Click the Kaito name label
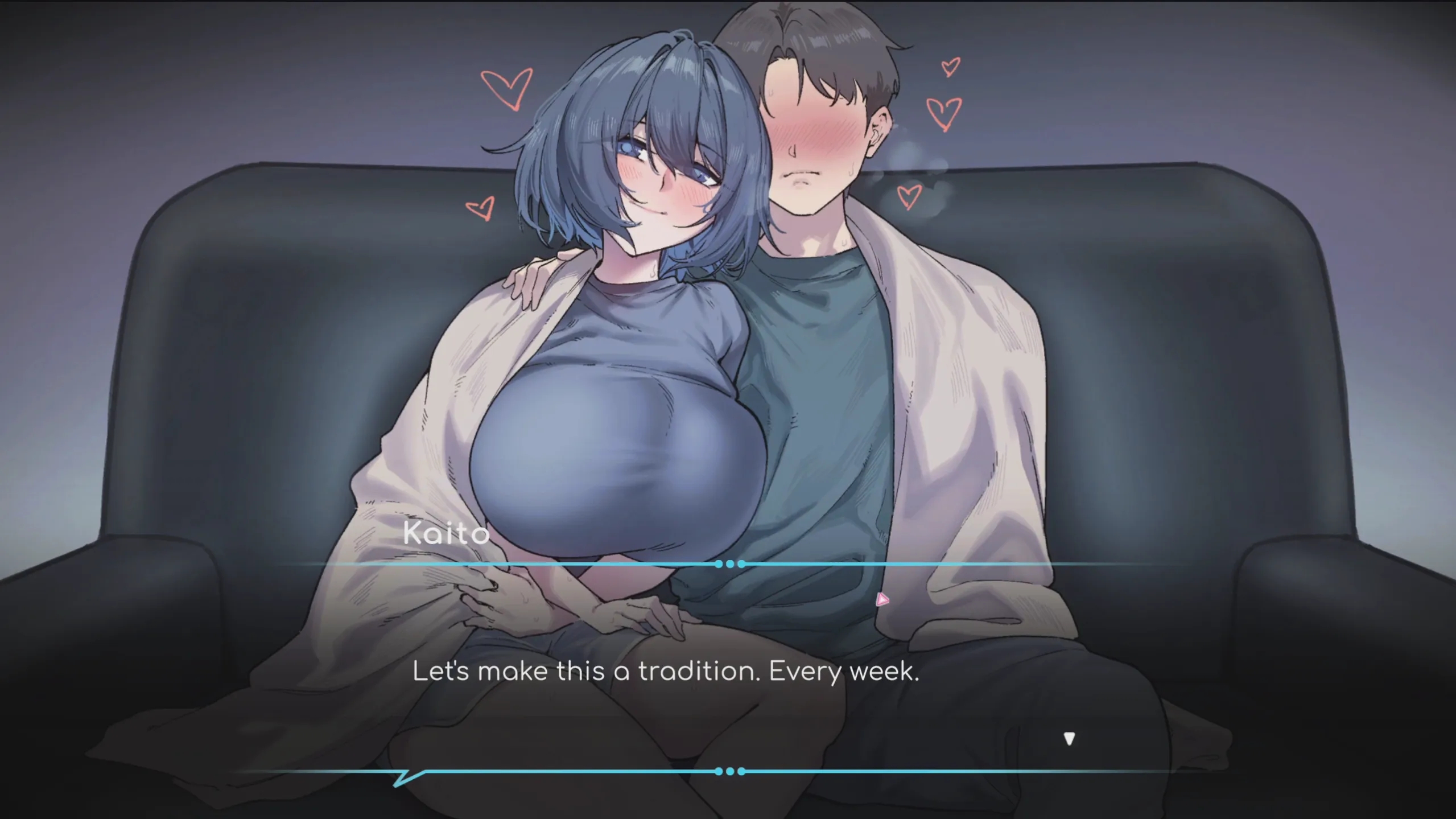1456x819 pixels. [x=446, y=533]
